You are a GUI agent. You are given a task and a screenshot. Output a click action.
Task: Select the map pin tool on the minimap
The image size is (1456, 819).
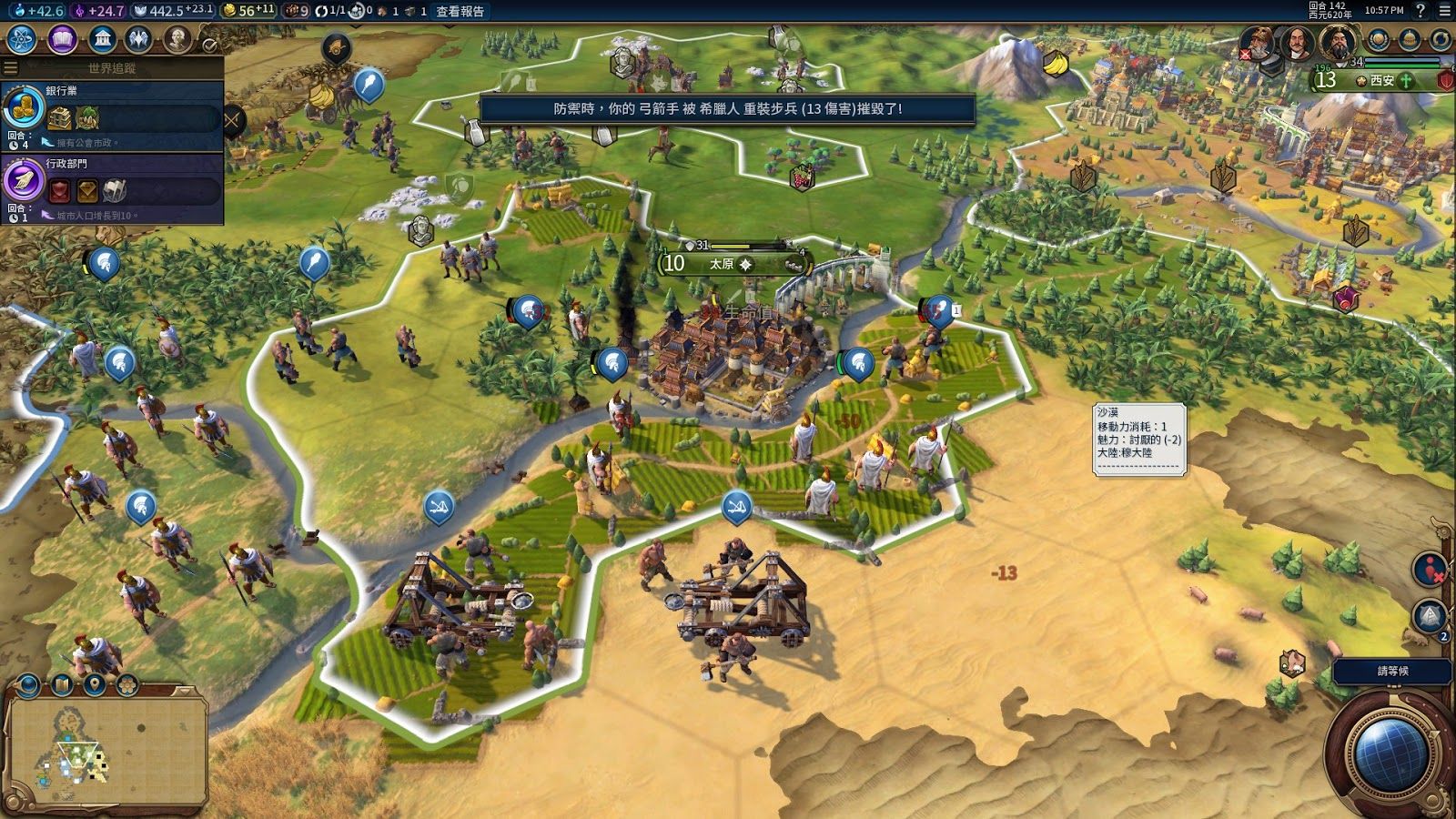[x=95, y=683]
